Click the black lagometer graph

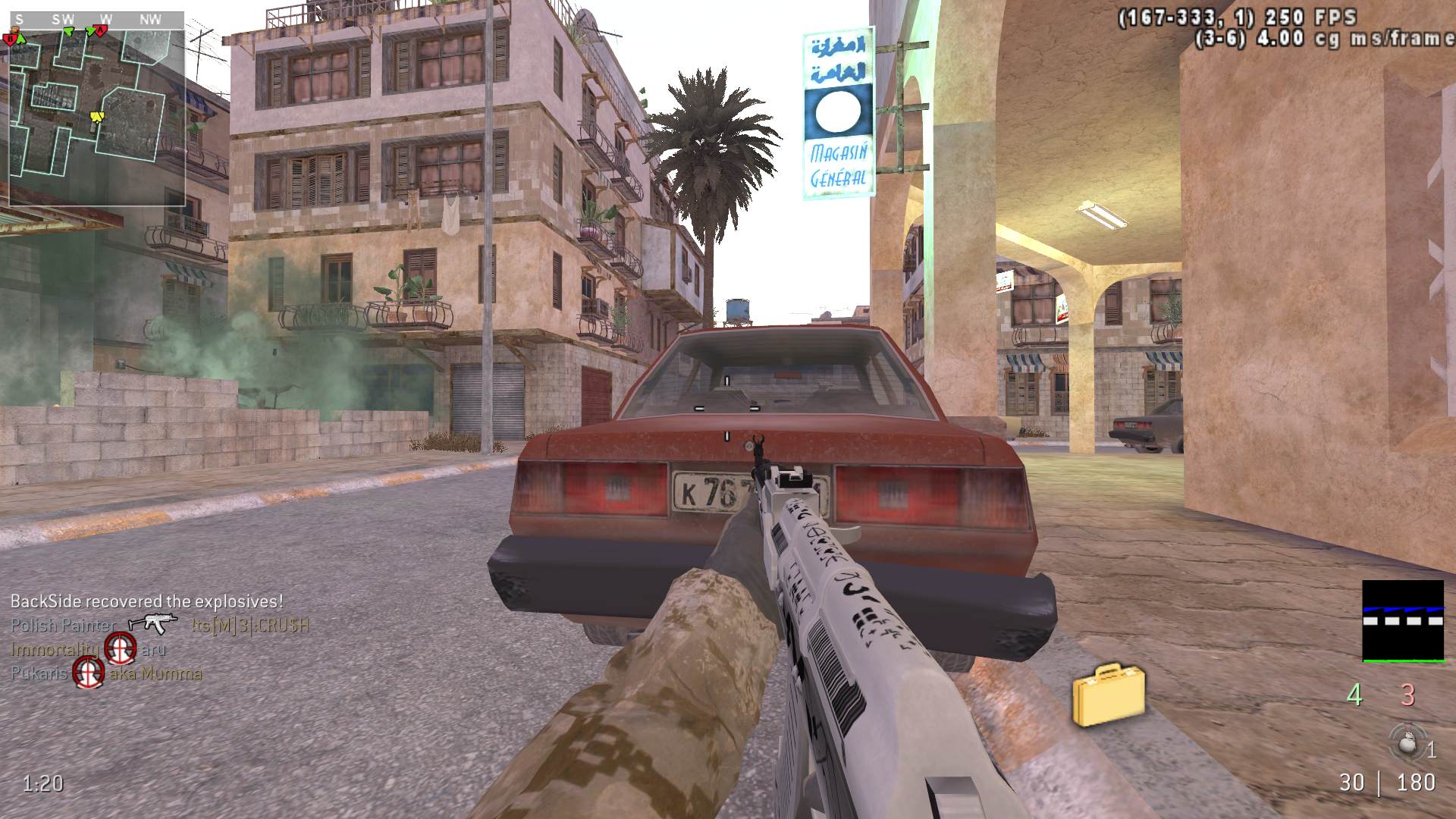[x=1403, y=621]
